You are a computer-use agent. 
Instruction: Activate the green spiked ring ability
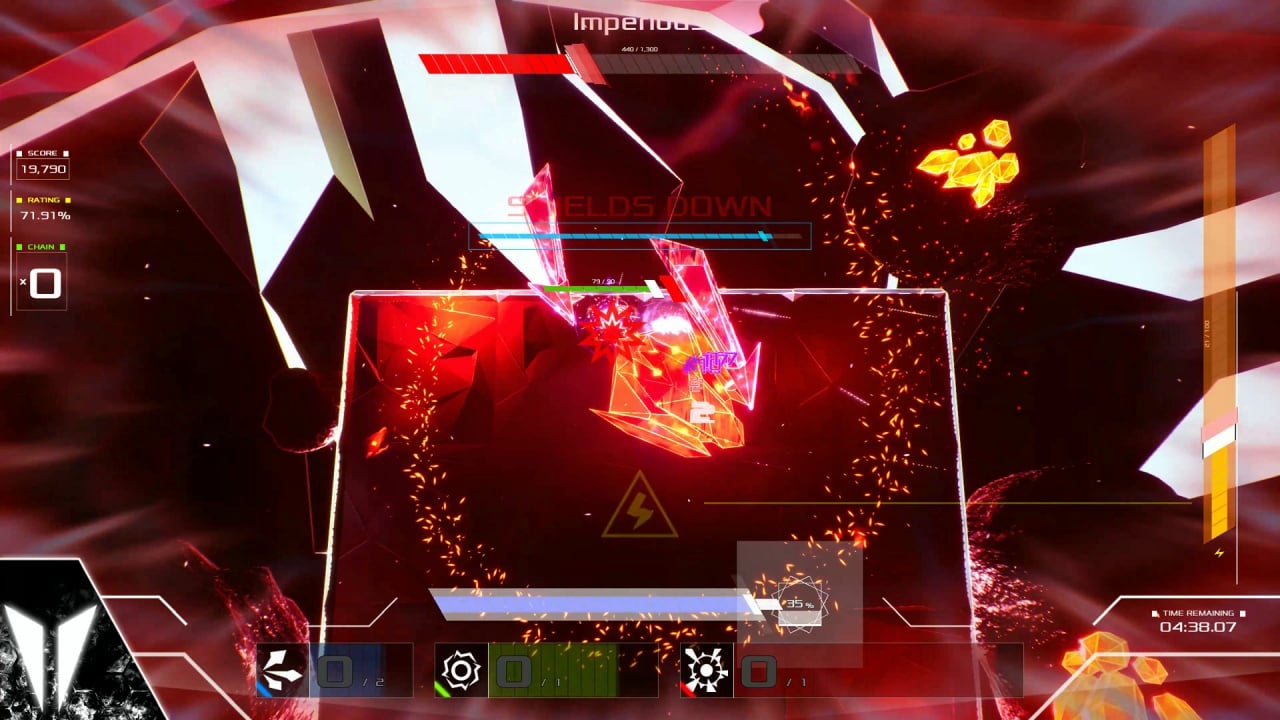point(461,670)
